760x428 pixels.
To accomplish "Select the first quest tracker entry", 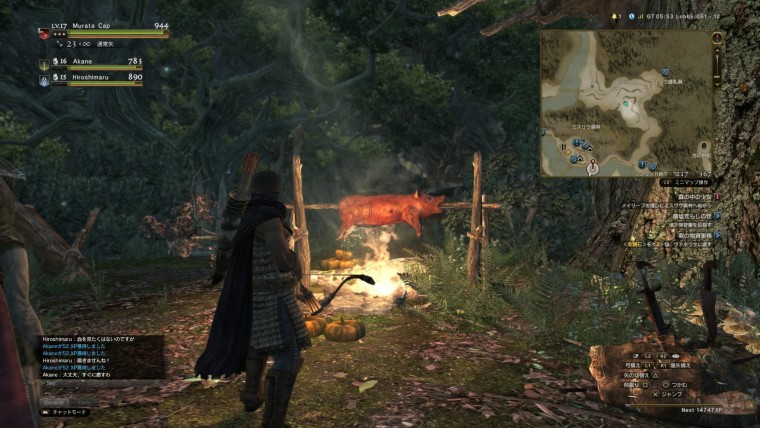I will click(x=689, y=198).
